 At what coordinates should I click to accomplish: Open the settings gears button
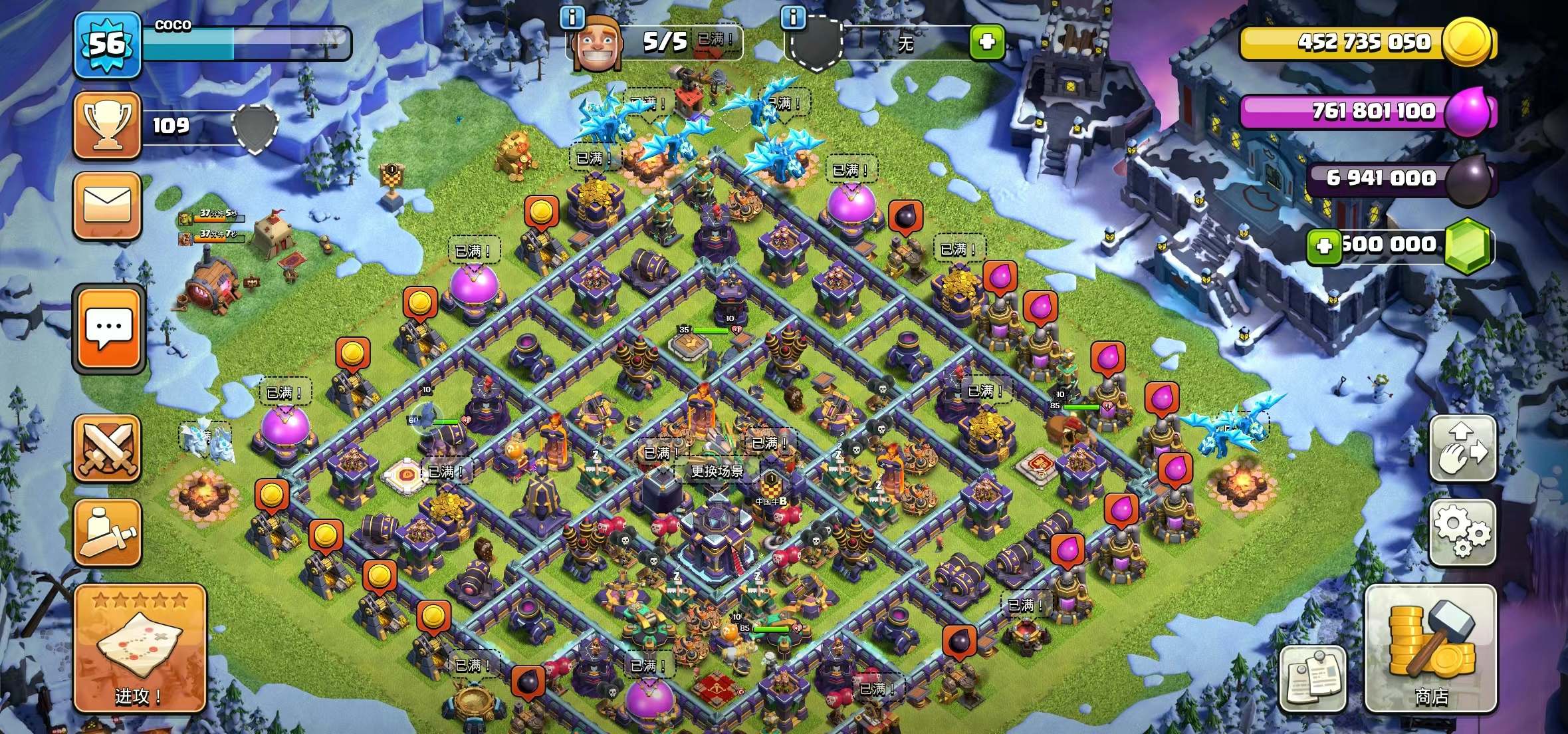(1462, 533)
